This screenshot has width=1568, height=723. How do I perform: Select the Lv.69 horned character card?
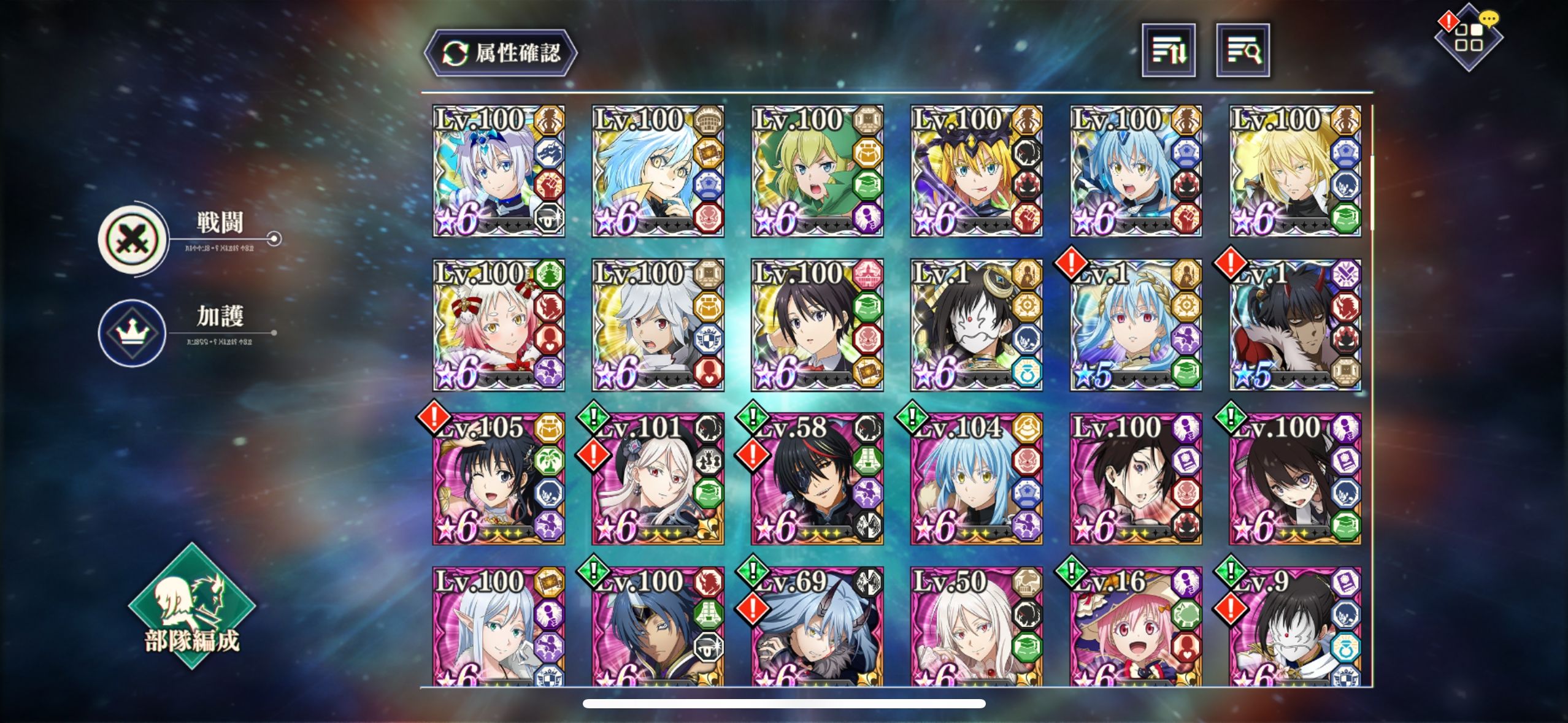(x=817, y=627)
